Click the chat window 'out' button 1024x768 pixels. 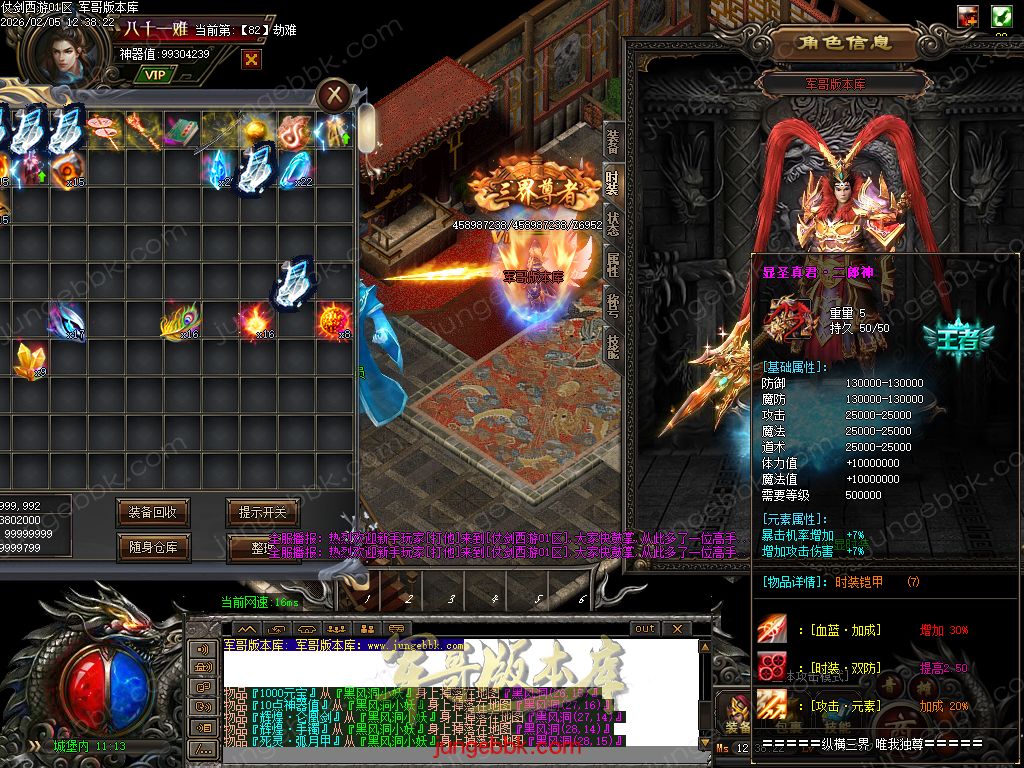[x=644, y=628]
